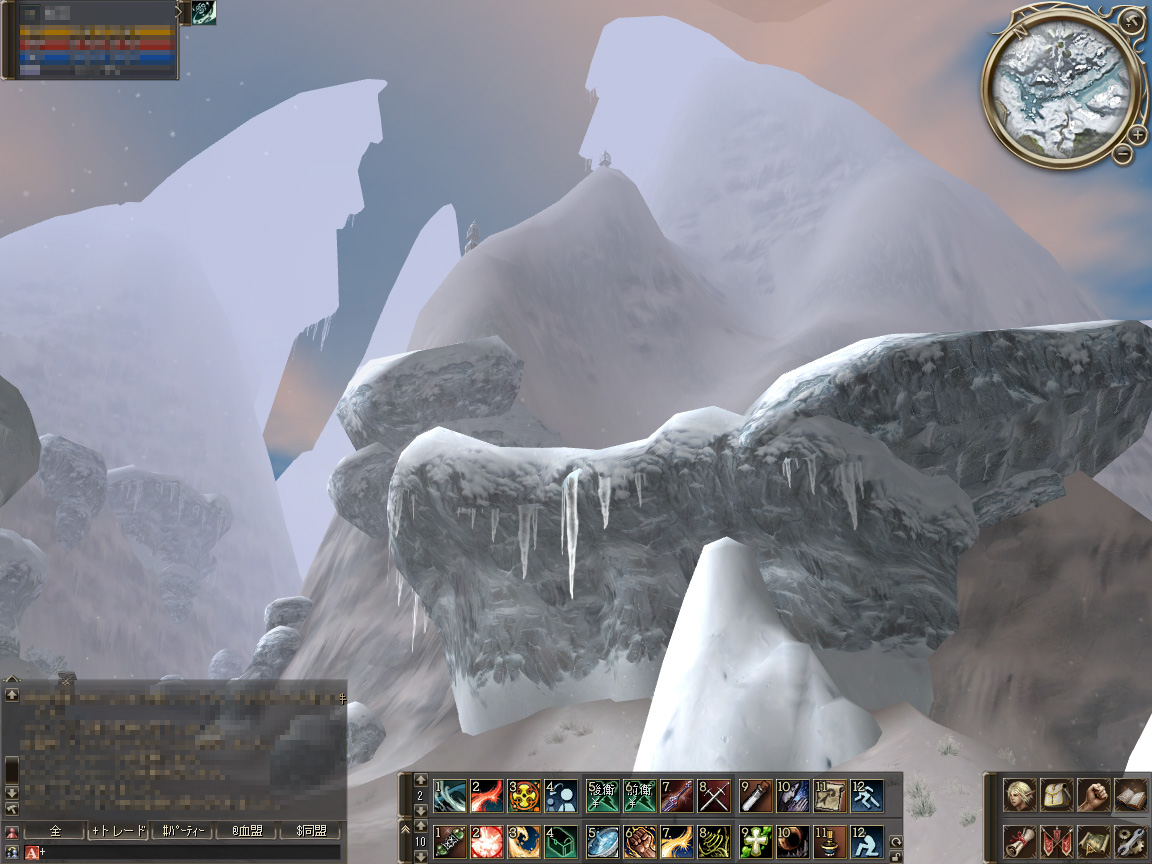
Task: Select the #パーティー party chat tab
Action: pyautogui.click(x=183, y=831)
